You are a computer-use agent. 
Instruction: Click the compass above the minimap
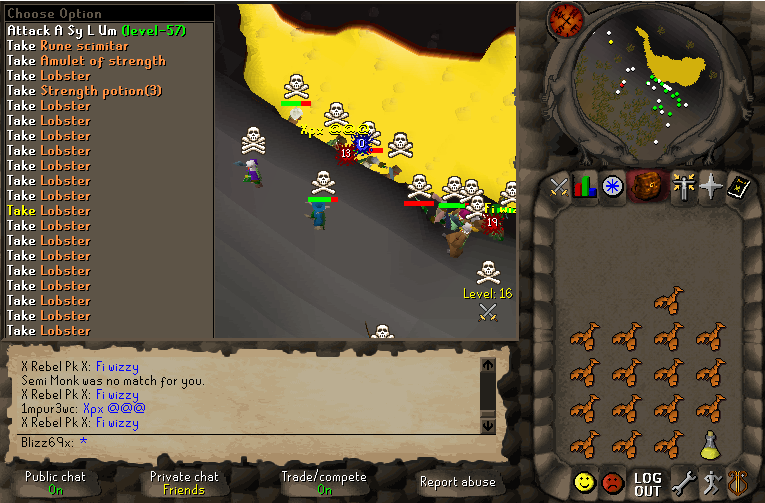pyautogui.click(x=567, y=19)
